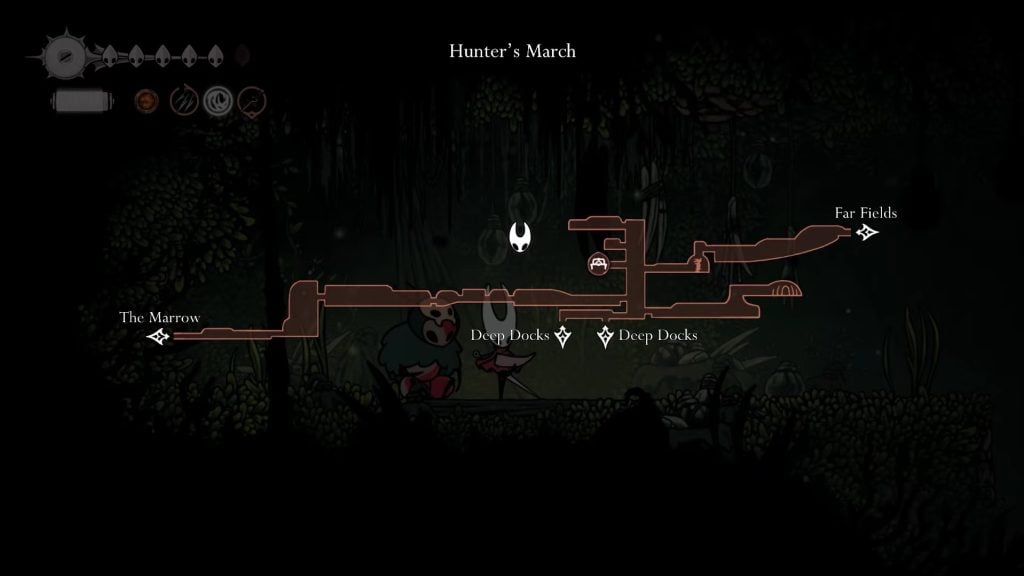
Task: Select the Far Fields exit marker
Action: (x=867, y=233)
